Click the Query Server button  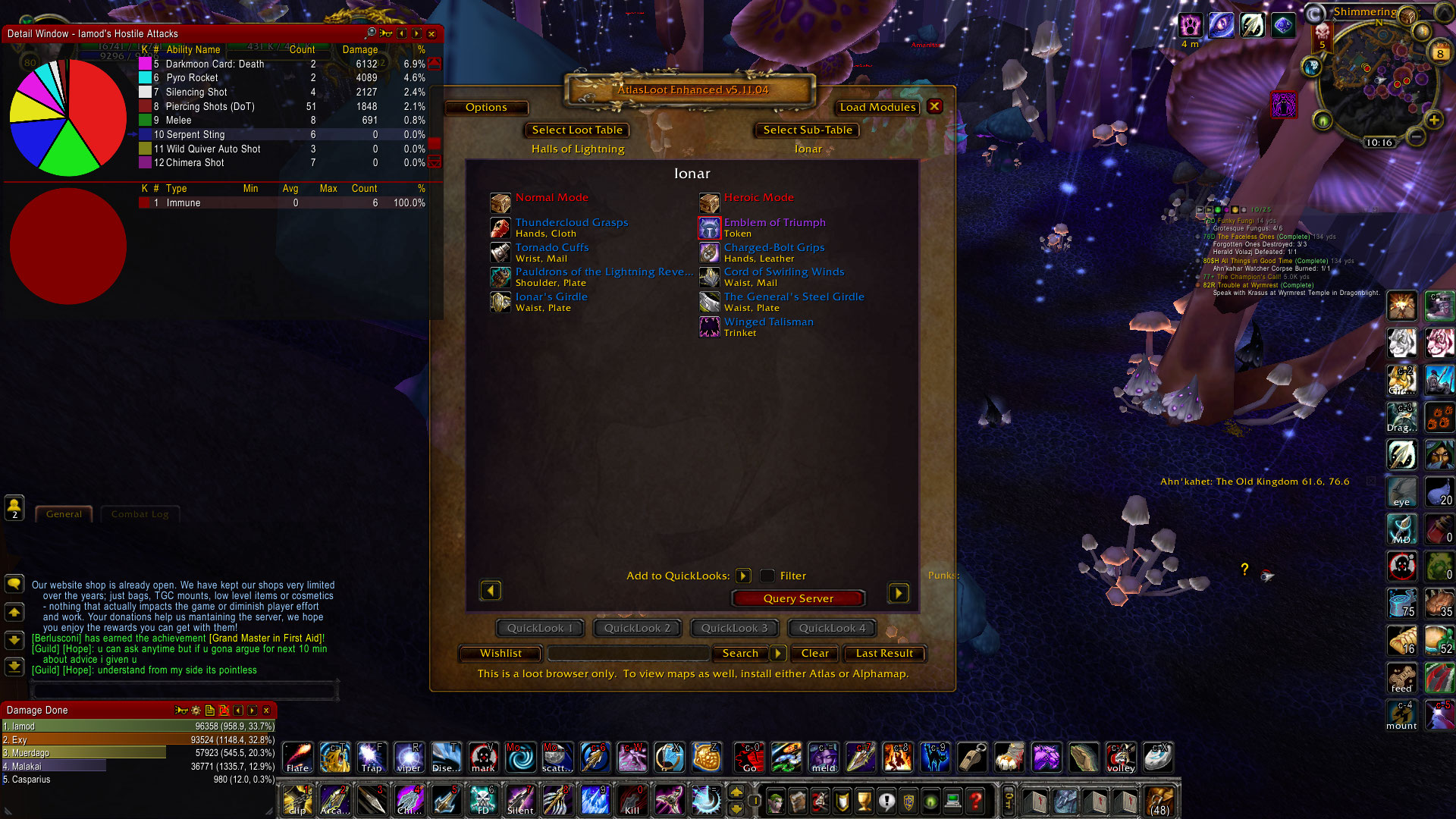point(797,598)
